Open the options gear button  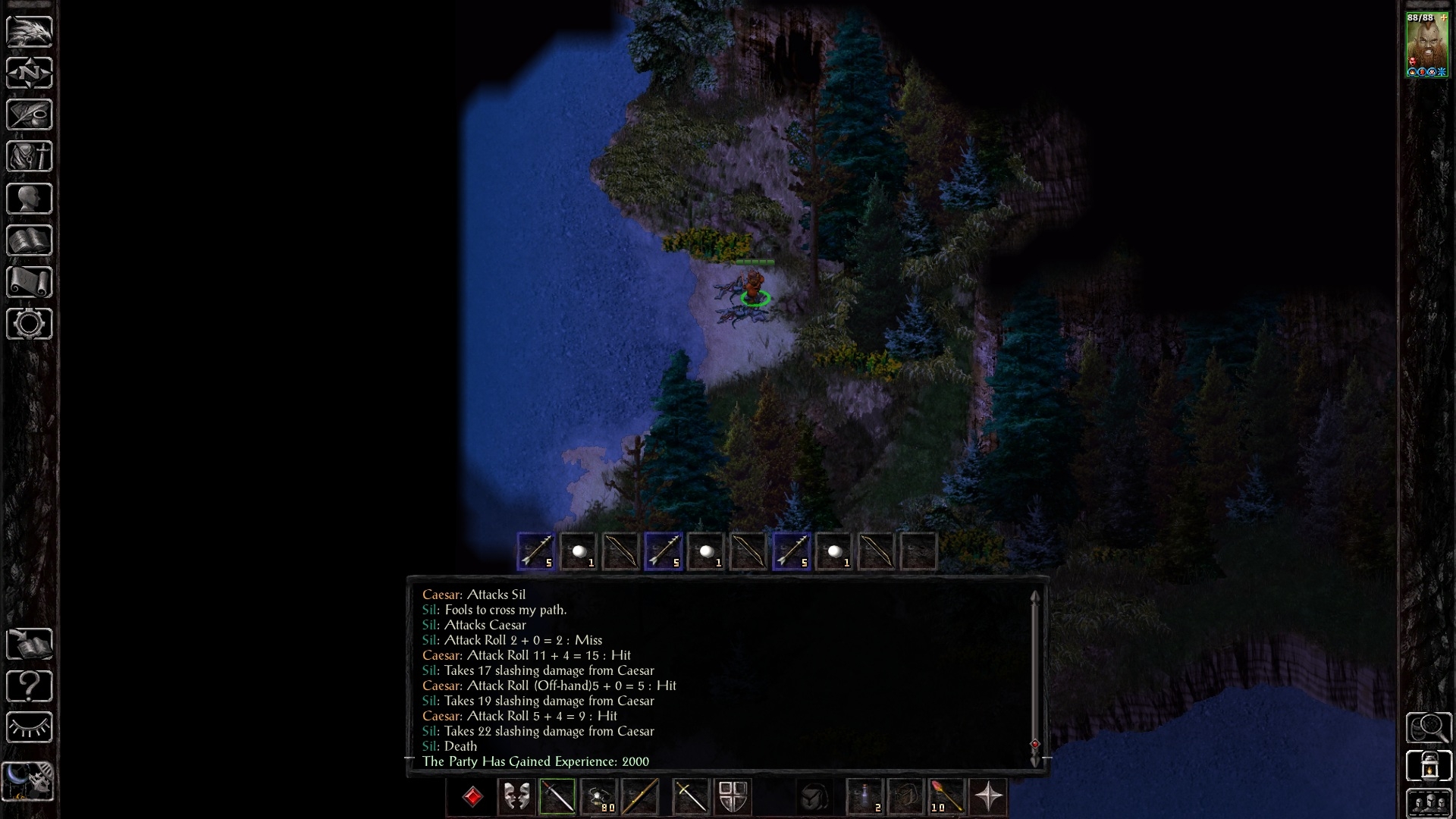click(29, 324)
